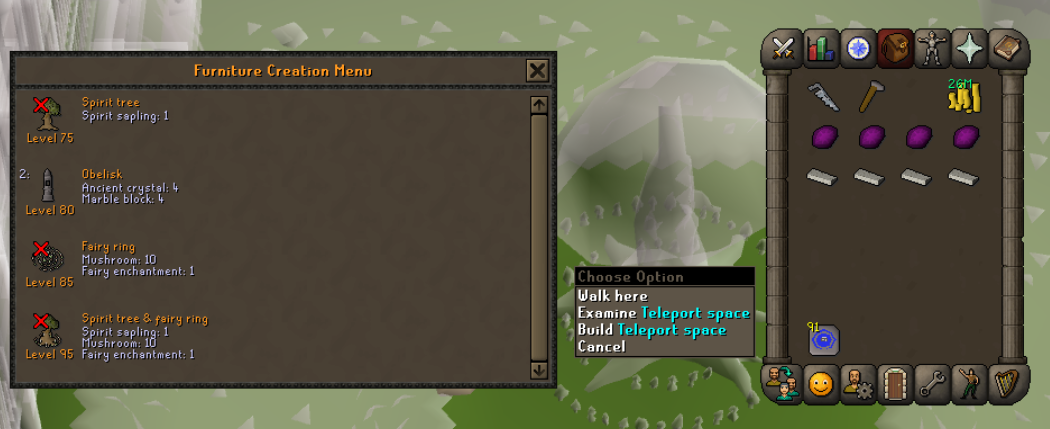Select the blue item stack of 91
The height and width of the screenshot is (429, 1050).
pyautogui.click(x=823, y=340)
